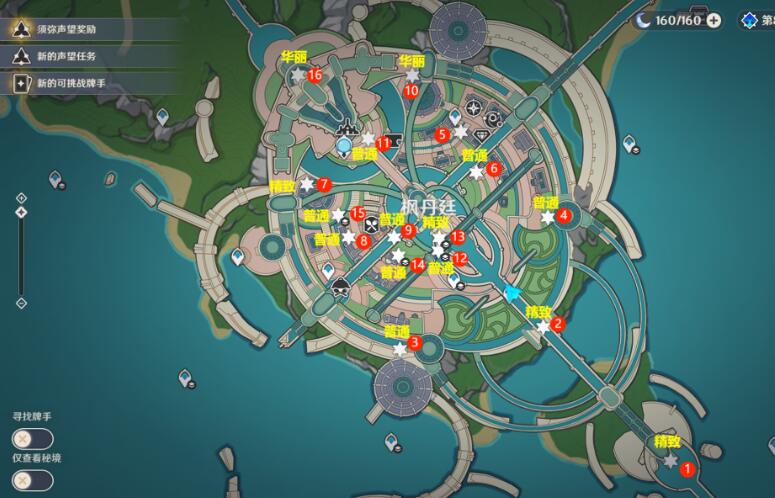
Task: Select the map marker numbered 3
Action: [415, 345]
